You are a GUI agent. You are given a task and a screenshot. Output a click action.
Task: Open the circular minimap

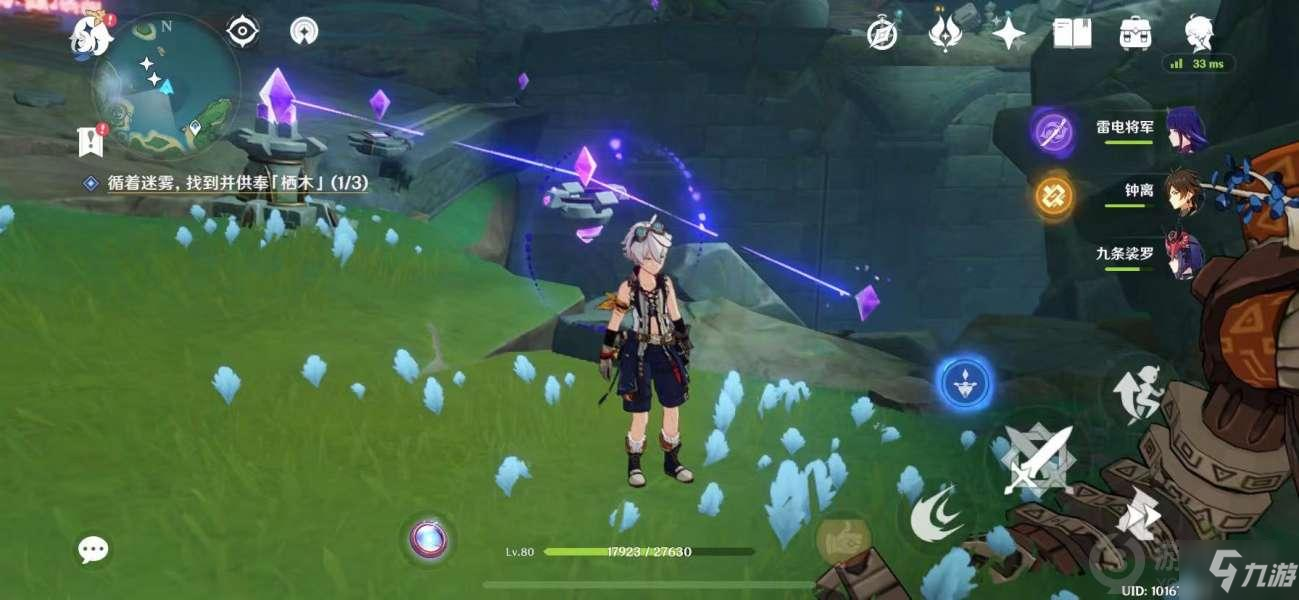165,88
